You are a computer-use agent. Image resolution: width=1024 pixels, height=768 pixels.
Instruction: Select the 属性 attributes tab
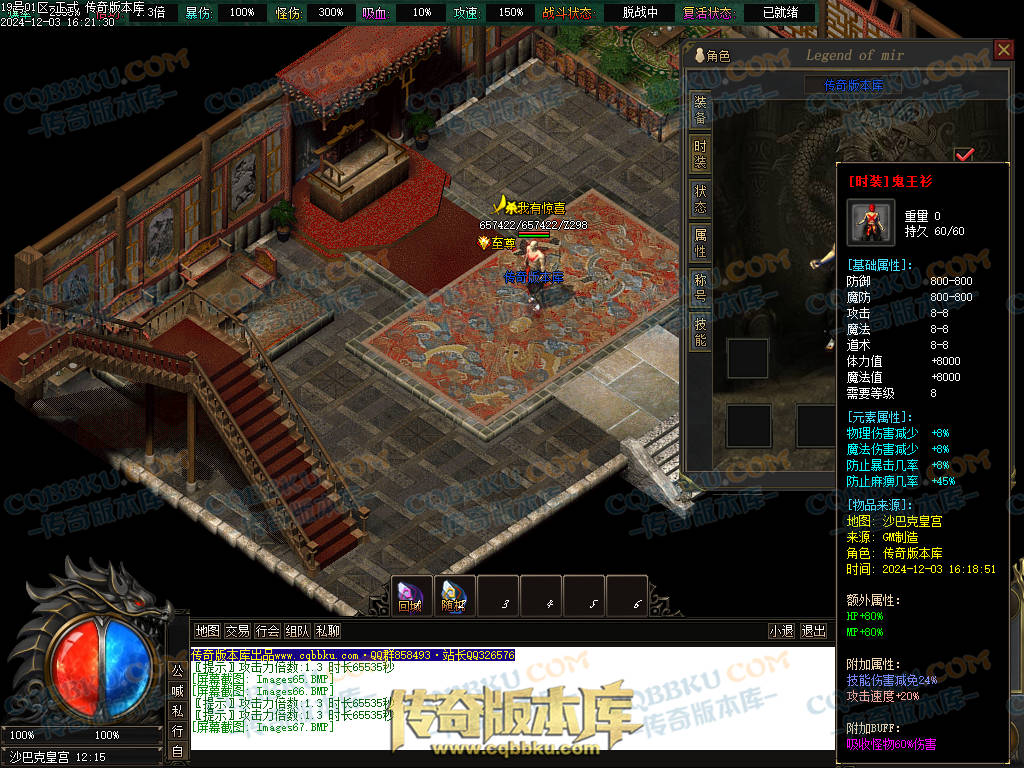point(701,243)
